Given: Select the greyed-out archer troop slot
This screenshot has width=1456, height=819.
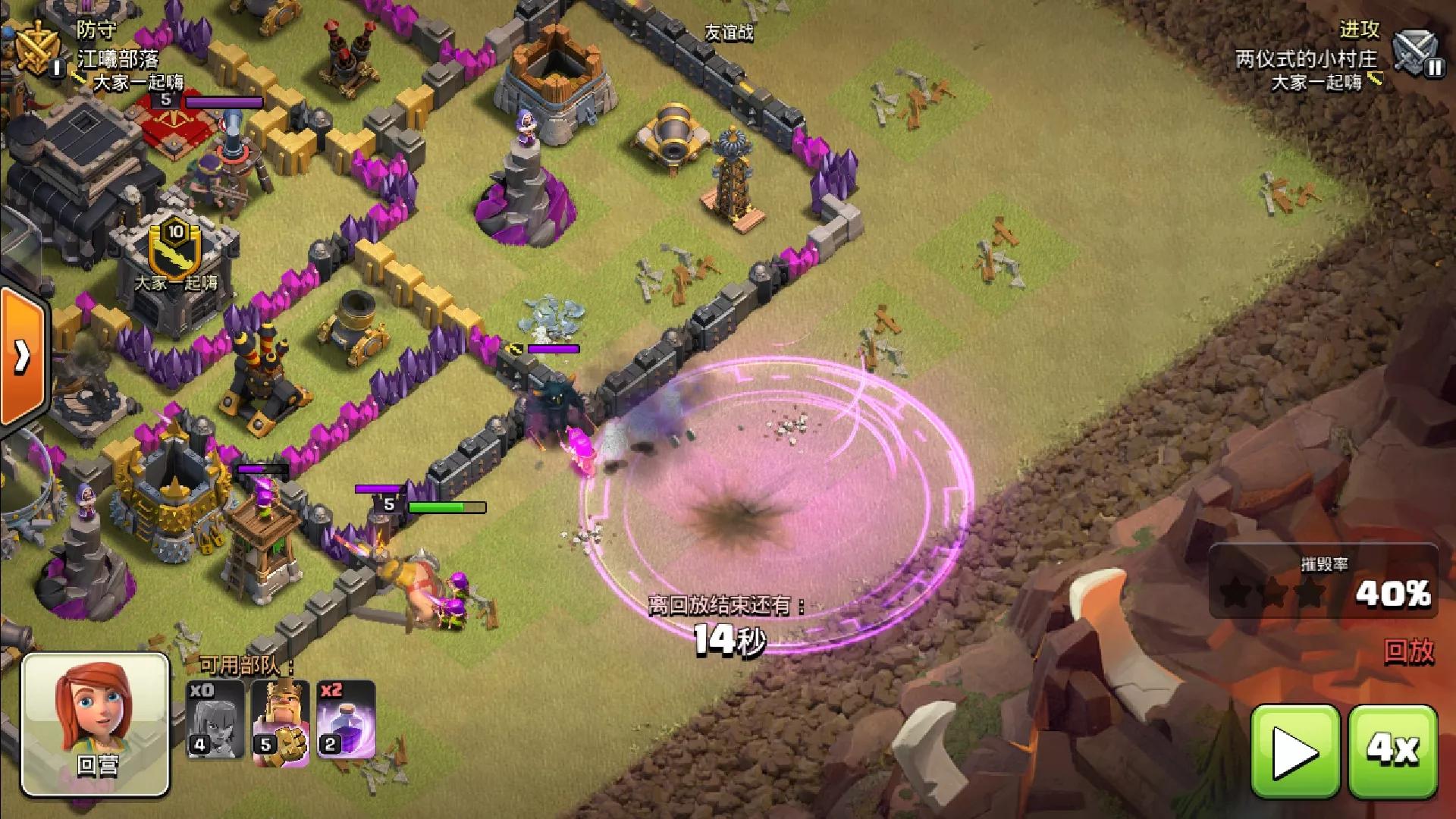Looking at the screenshot, I should click(x=215, y=720).
